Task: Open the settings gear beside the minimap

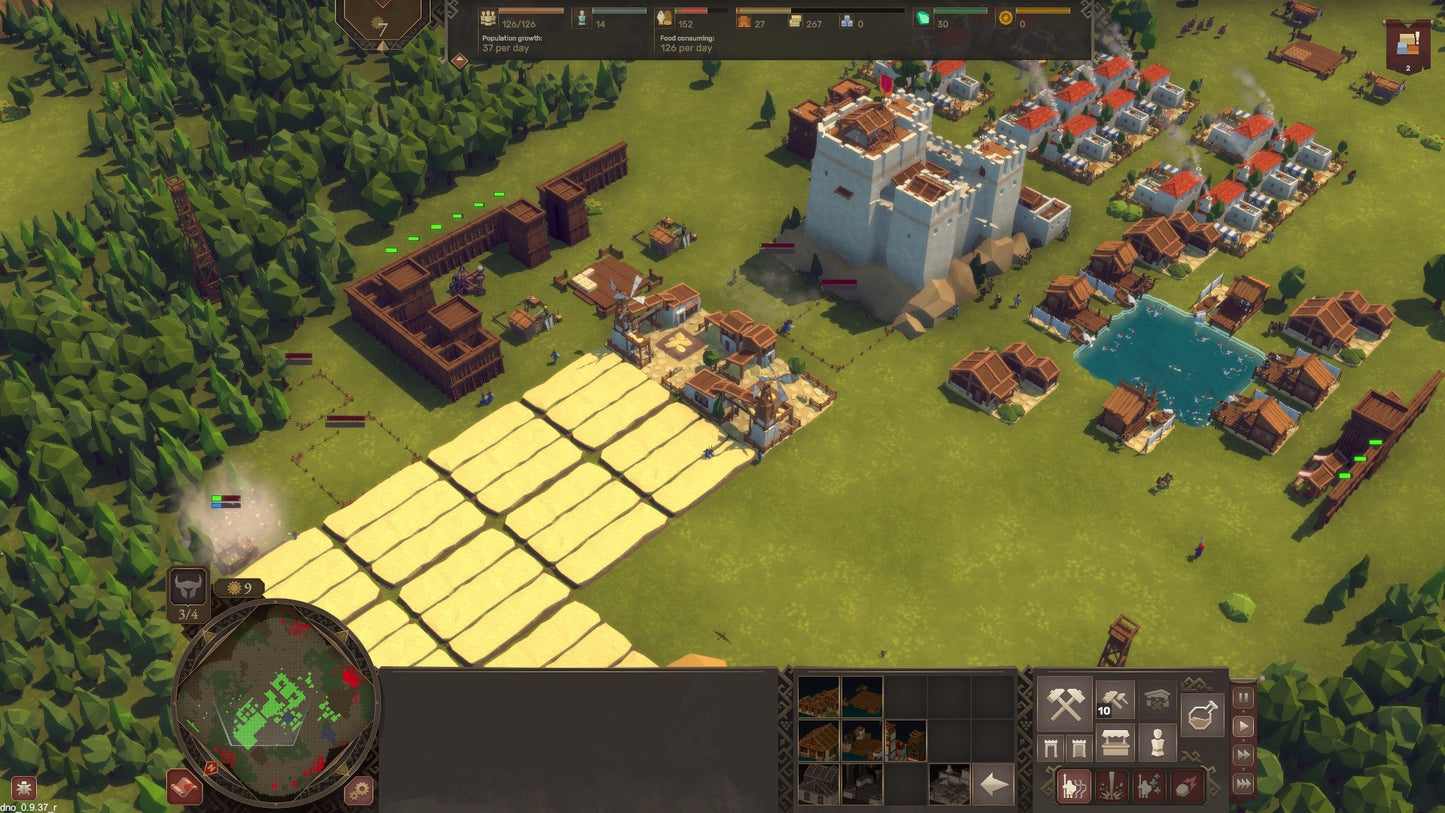Action: click(359, 791)
